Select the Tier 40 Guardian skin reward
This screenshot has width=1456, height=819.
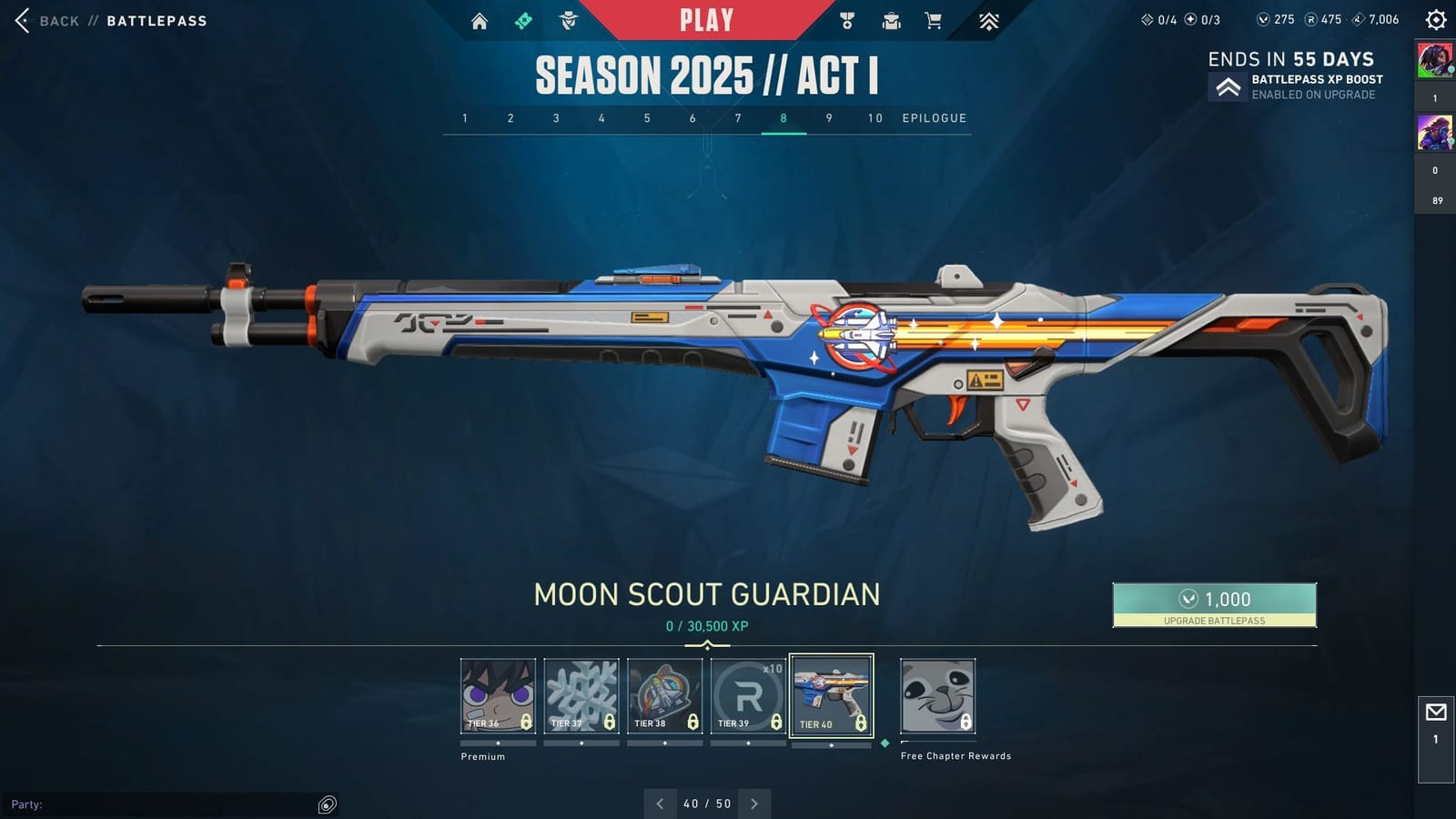[x=831, y=694]
